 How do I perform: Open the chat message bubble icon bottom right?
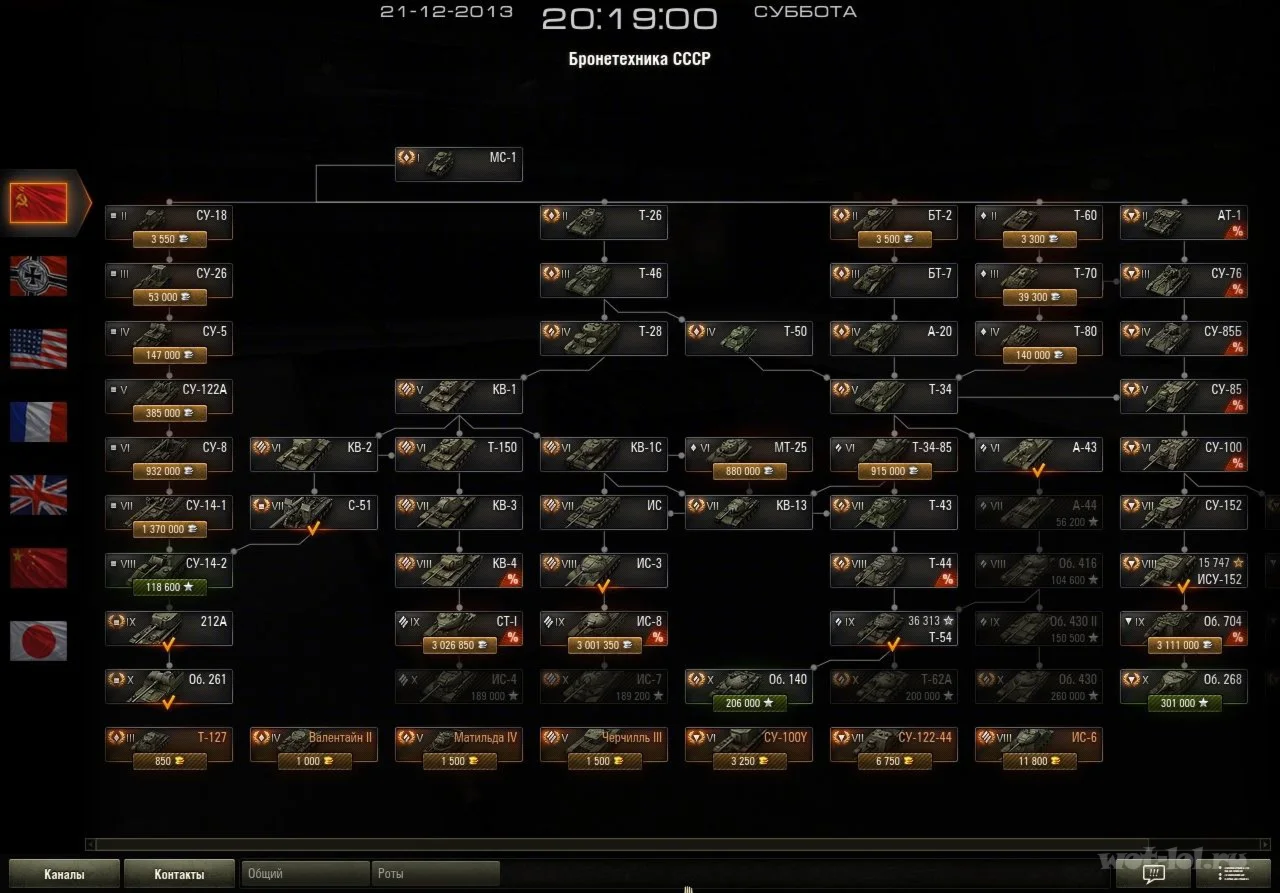1152,873
